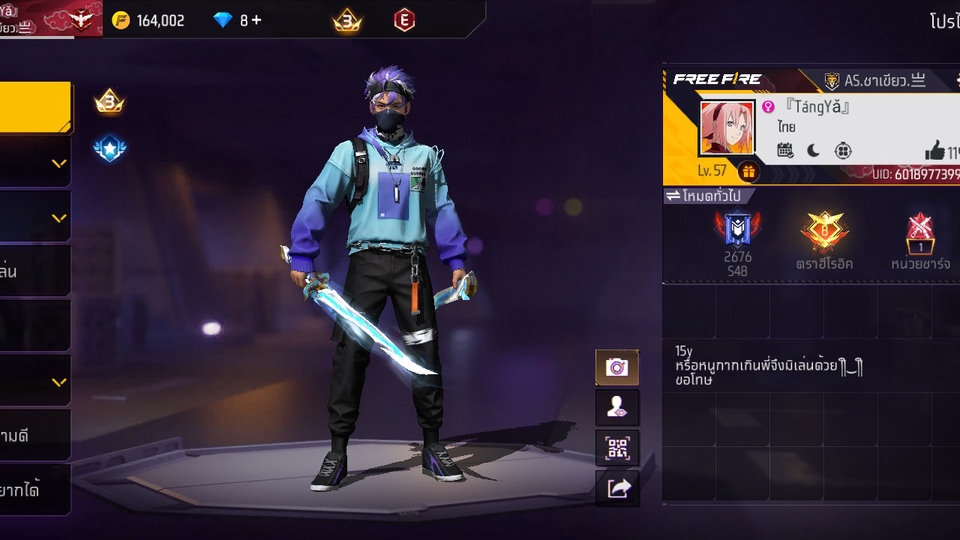Open the ตราฮีโร่อิค heroic badge
The image size is (960, 540).
(x=824, y=232)
